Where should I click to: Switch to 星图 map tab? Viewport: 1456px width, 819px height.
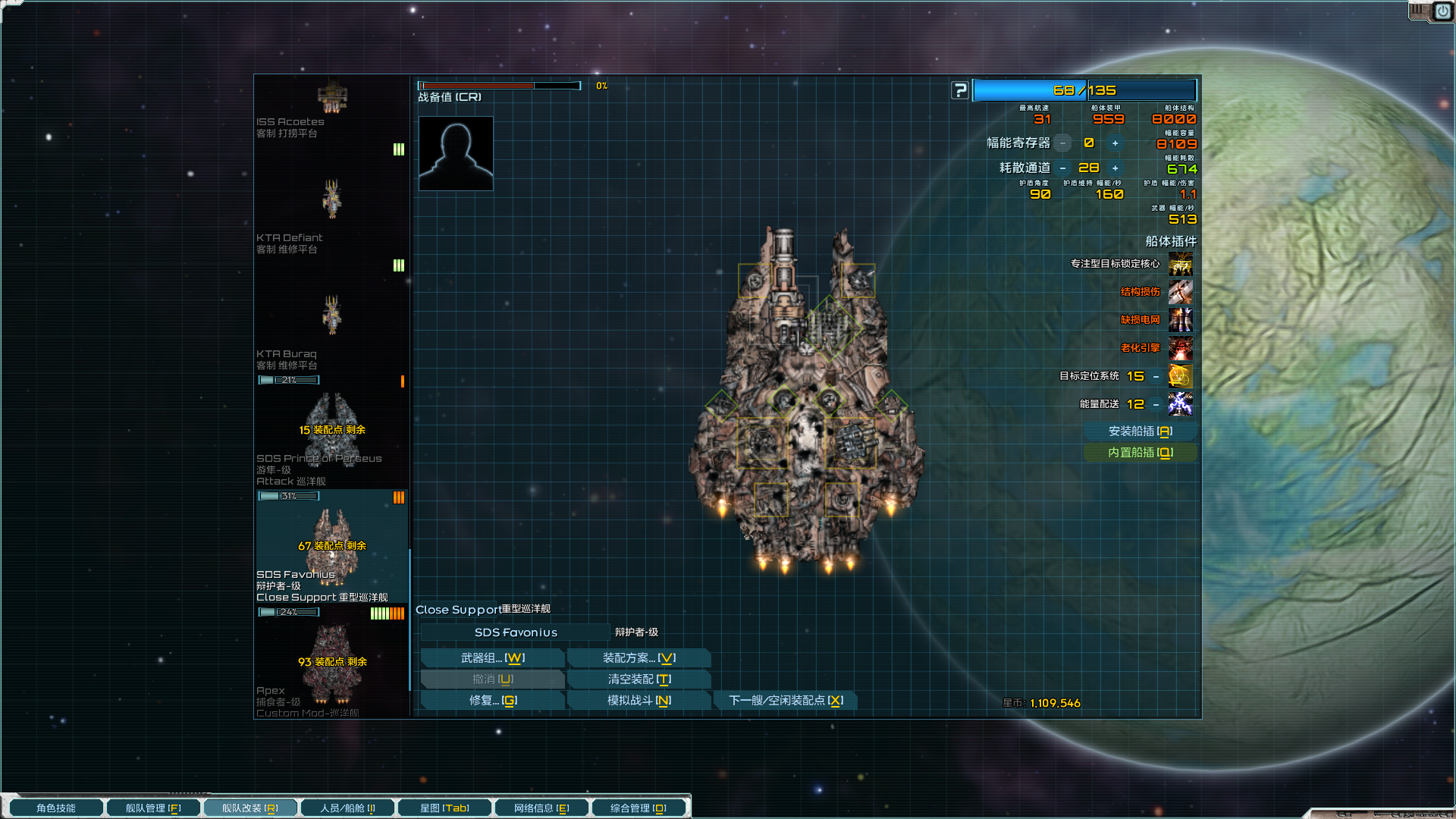point(444,808)
